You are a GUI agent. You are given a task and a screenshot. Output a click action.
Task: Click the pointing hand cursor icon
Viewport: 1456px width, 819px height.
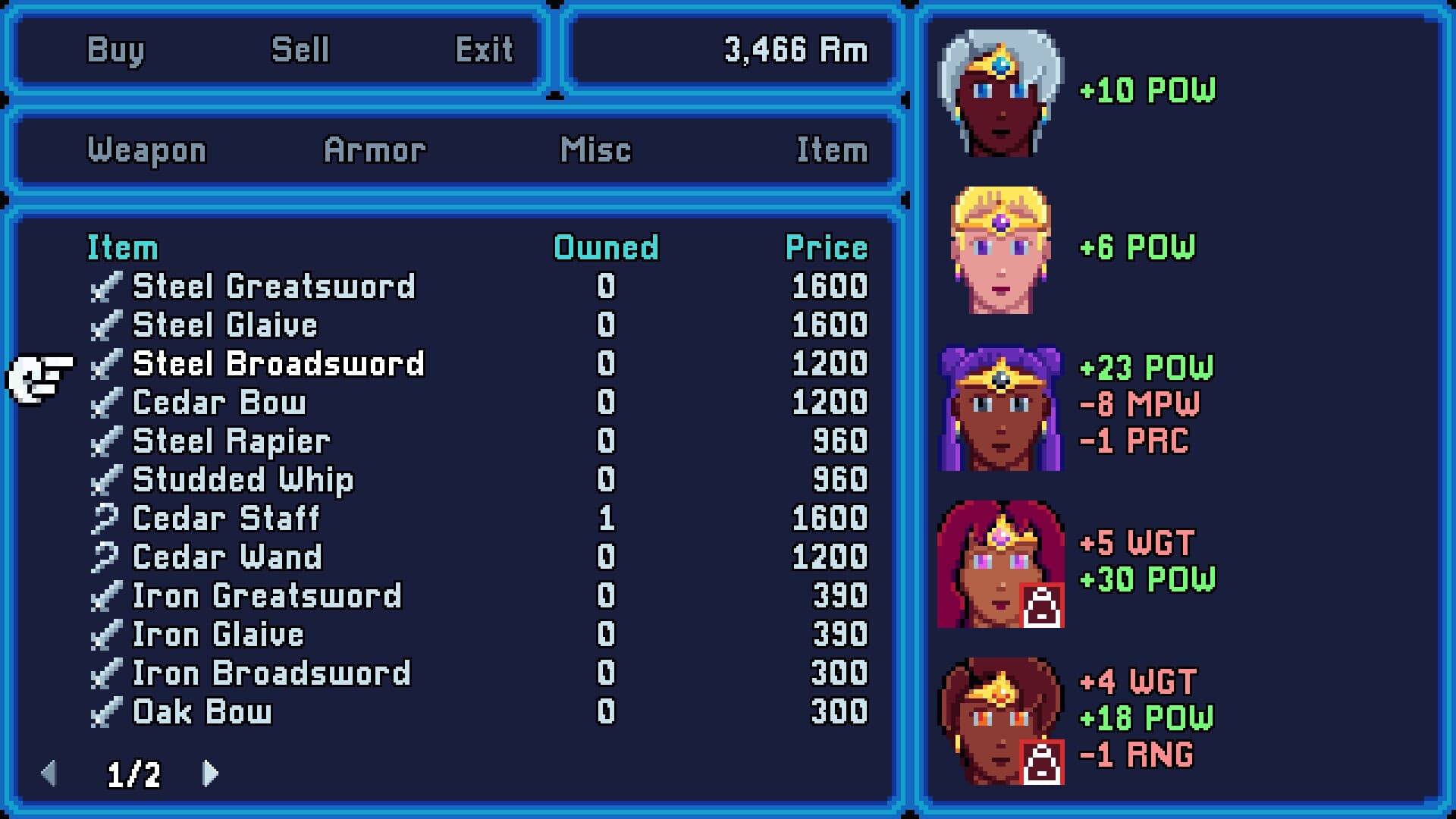click(38, 373)
